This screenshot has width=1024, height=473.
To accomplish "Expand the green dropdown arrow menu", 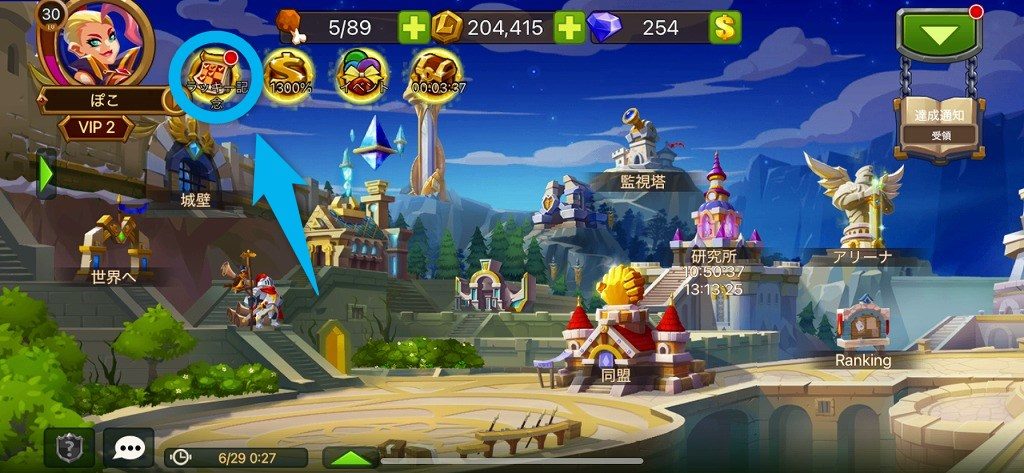I will point(938,36).
